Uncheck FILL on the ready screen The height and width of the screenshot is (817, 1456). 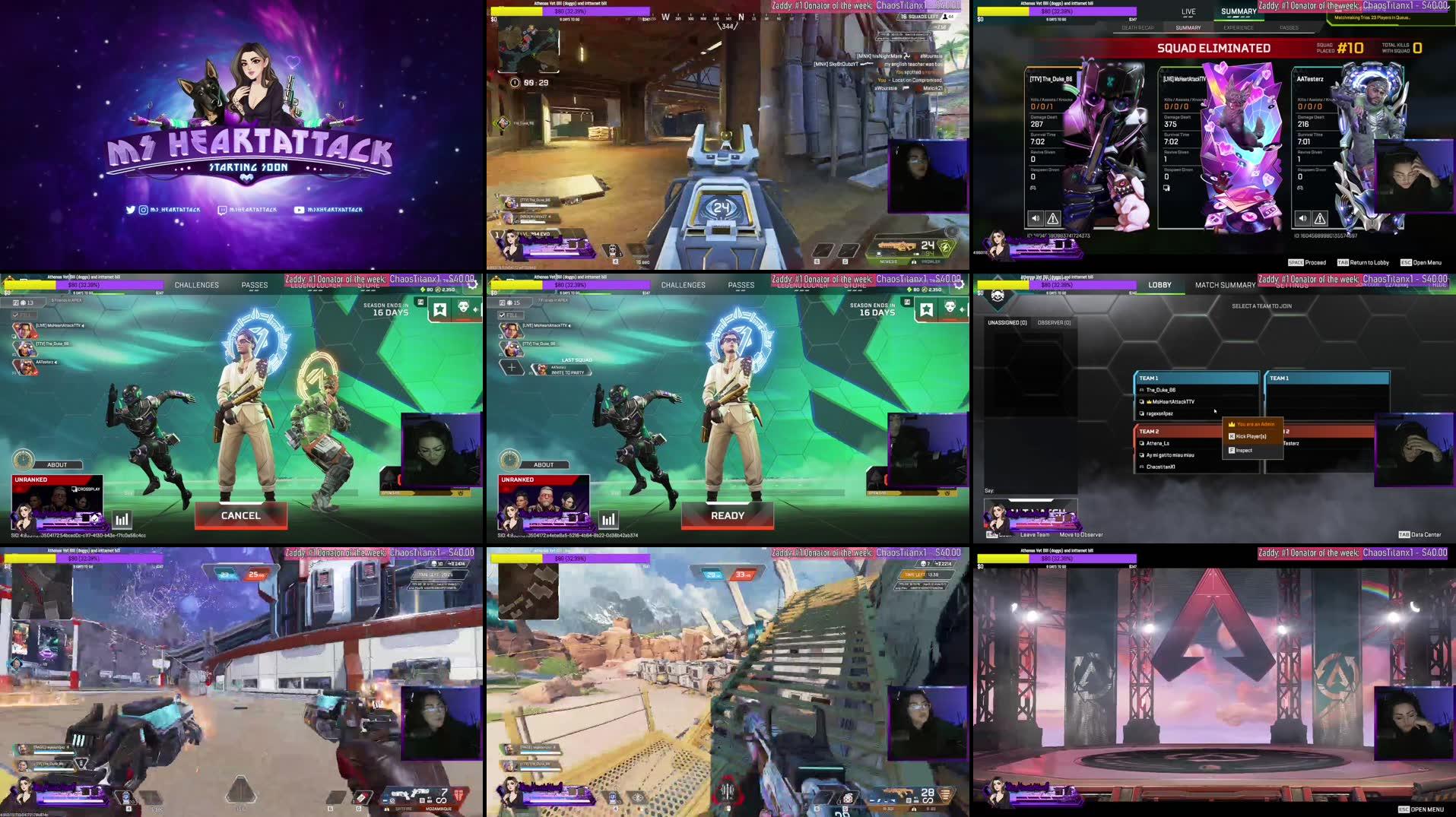[503, 314]
